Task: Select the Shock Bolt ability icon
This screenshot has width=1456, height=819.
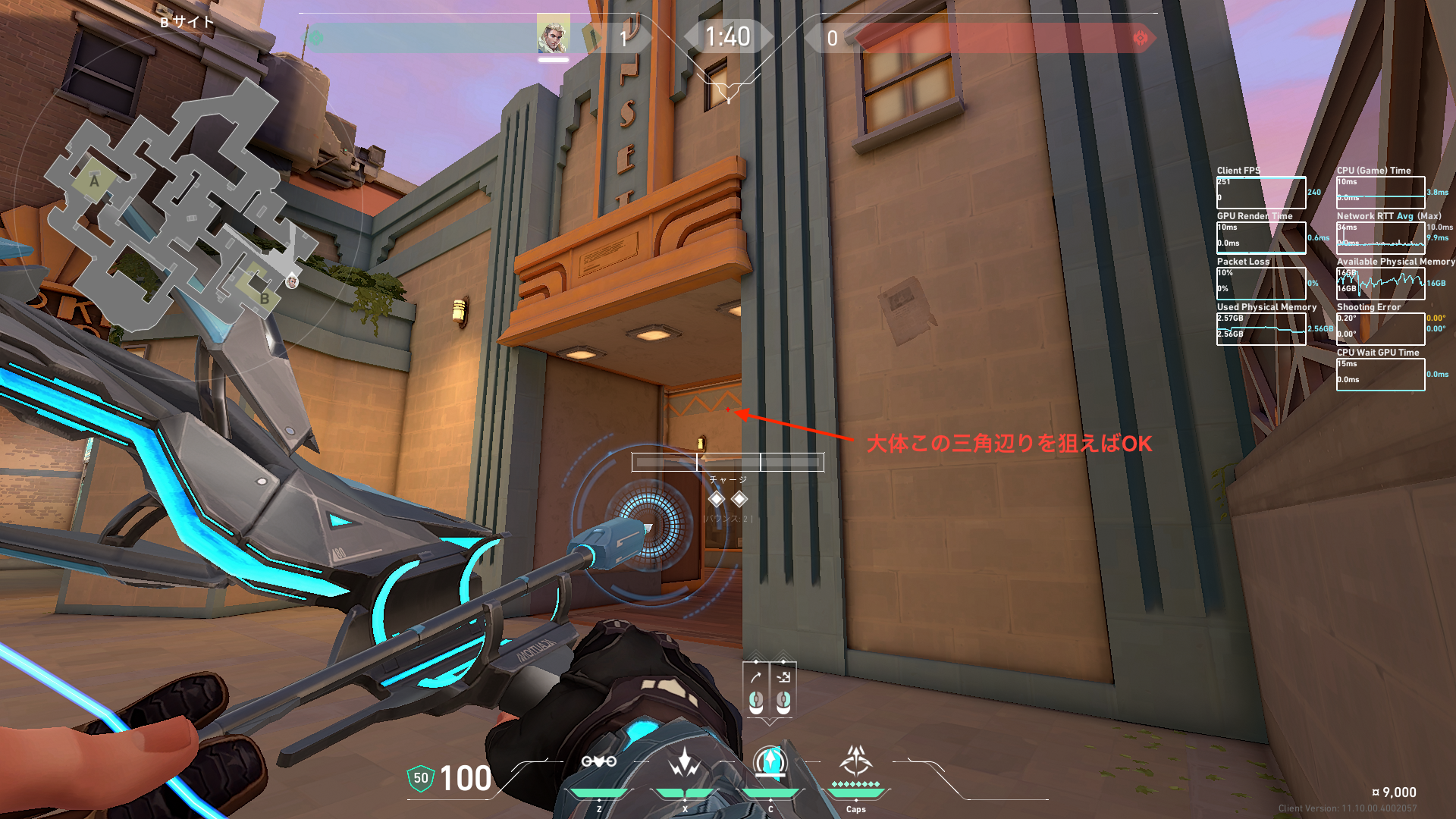Action: (685, 761)
